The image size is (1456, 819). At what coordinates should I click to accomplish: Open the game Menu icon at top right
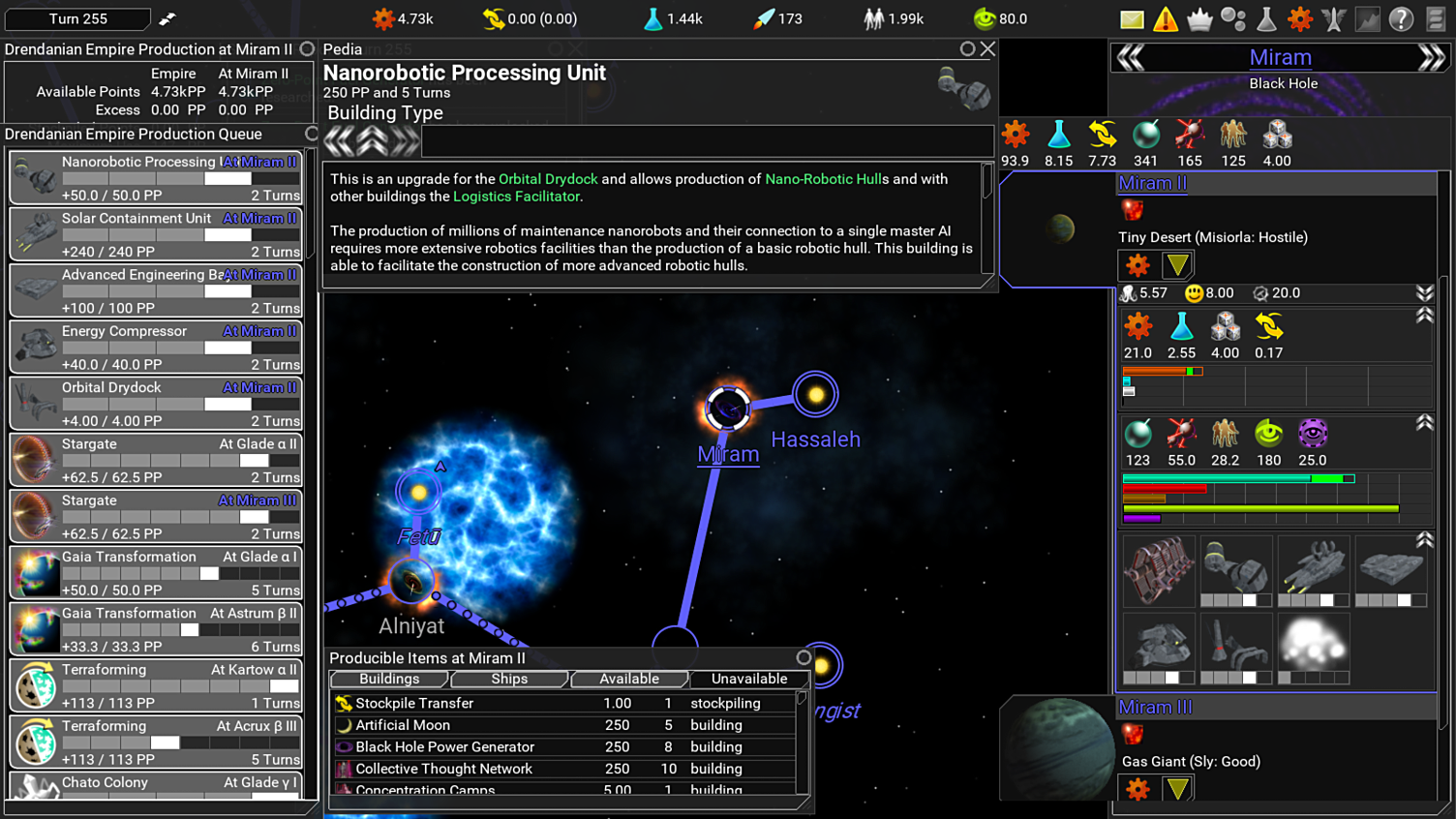tap(1437, 18)
